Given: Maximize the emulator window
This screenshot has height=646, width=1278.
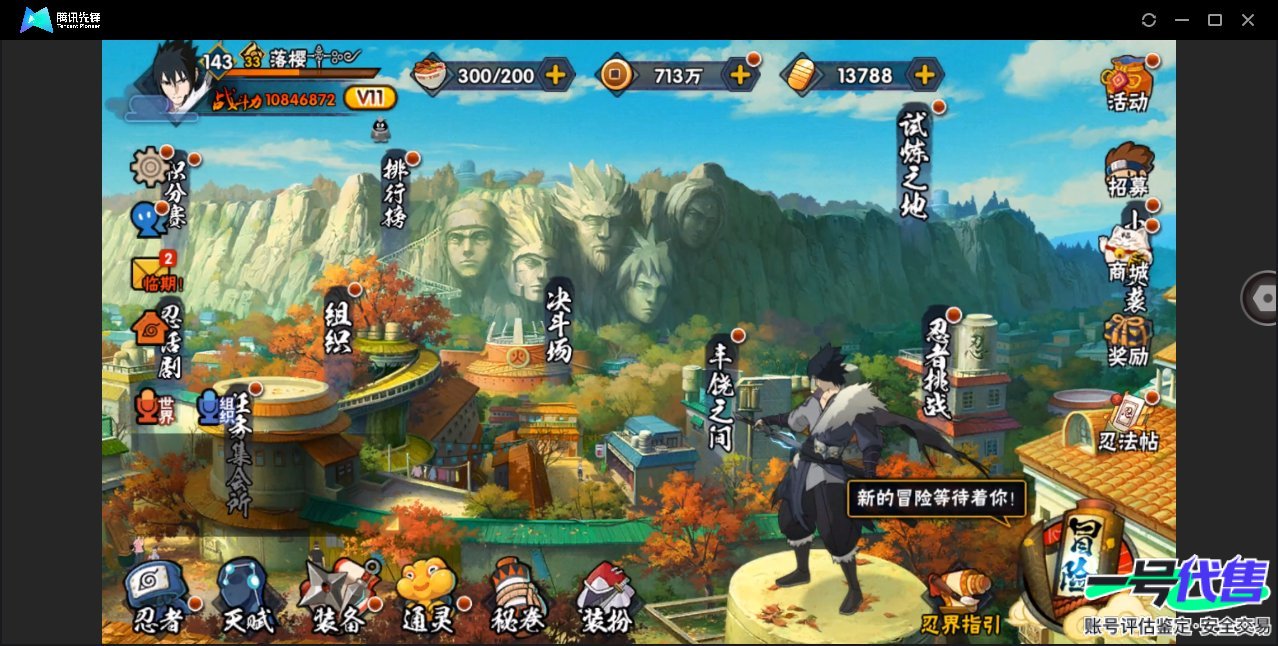Looking at the screenshot, I should [x=1215, y=20].
